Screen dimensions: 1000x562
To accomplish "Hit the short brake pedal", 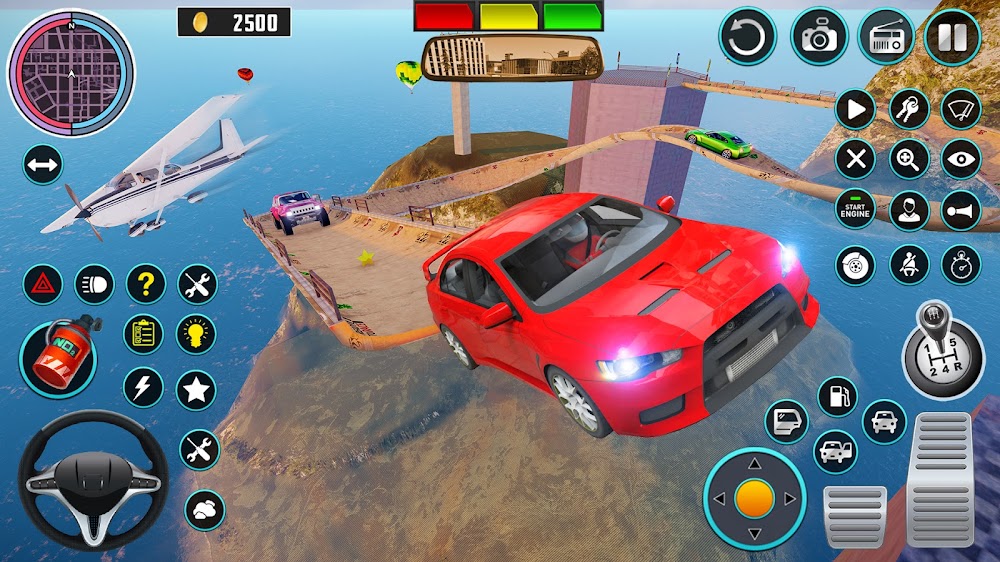I will (855, 515).
